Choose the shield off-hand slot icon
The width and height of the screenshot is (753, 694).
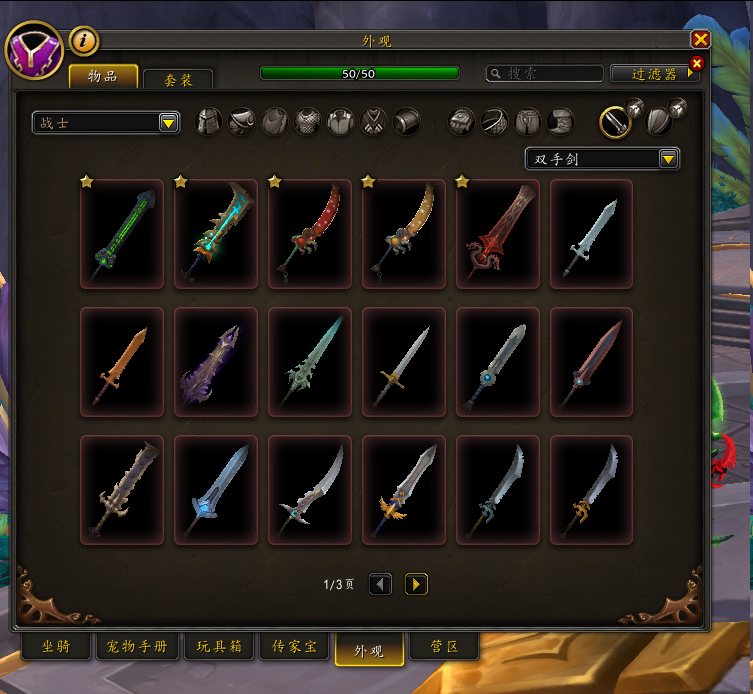658,122
